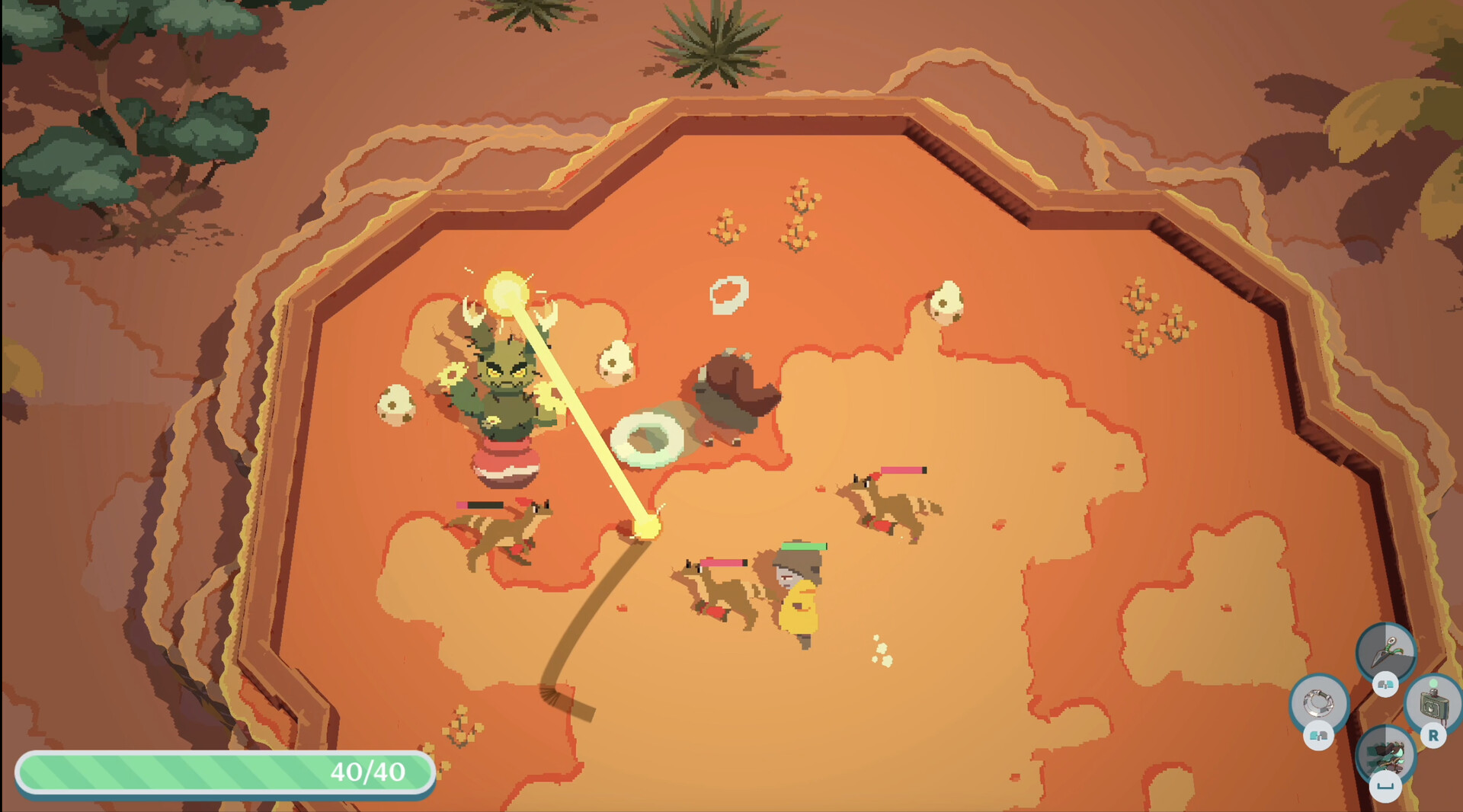This screenshot has width=1463, height=812.
Task: Click the mouse-button badge under the knife icon
Action: click(1385, 686)
